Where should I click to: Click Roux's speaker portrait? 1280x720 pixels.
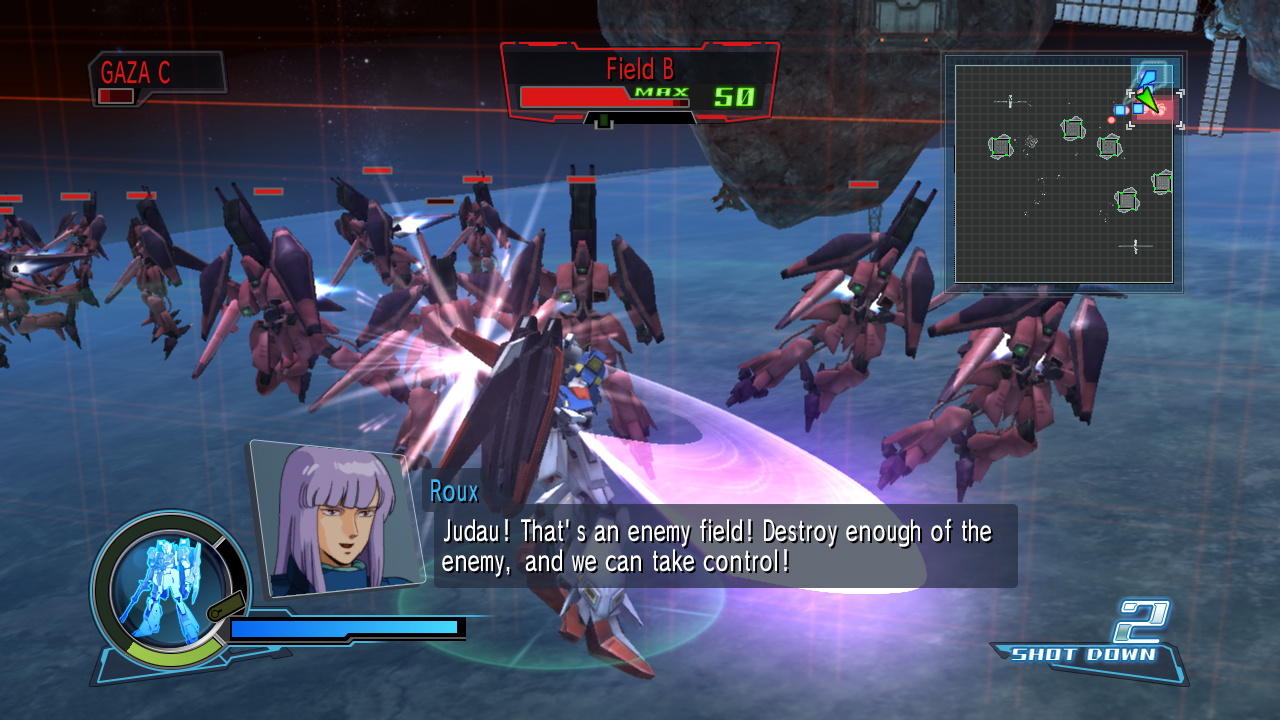coord(335,518)
